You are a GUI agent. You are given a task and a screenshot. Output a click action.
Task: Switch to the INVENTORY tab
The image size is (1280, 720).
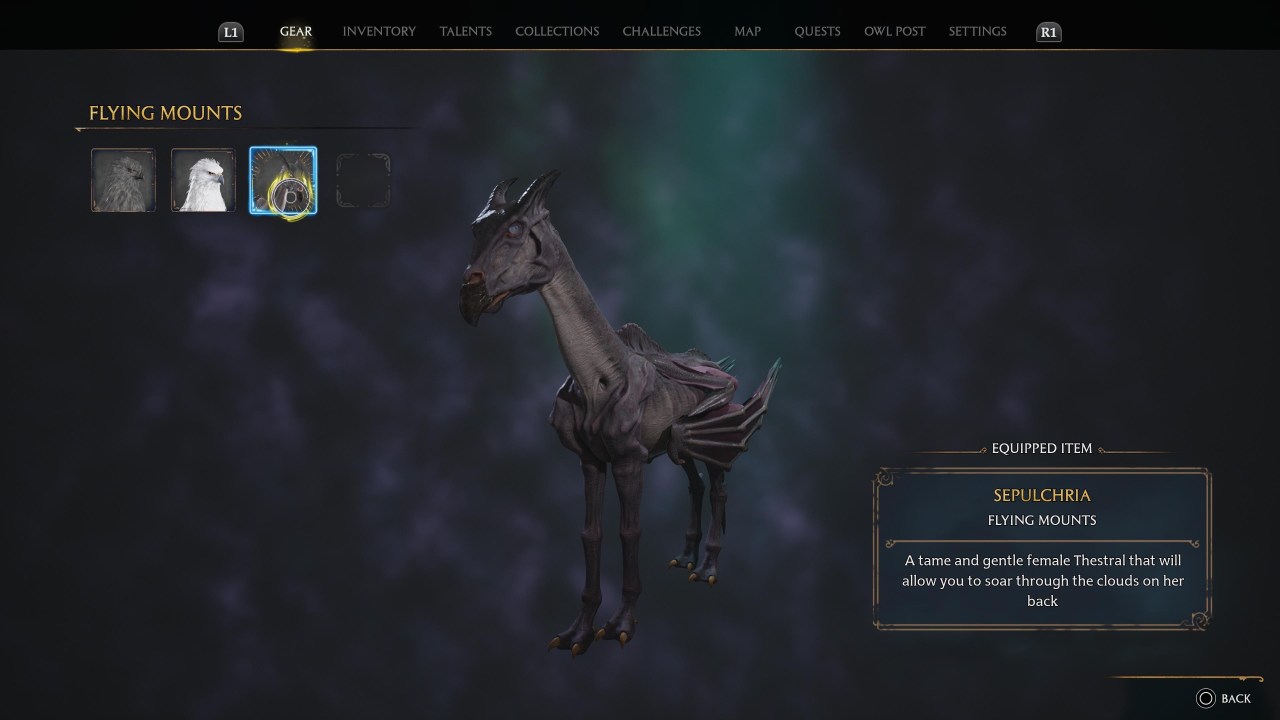(379, 31)
